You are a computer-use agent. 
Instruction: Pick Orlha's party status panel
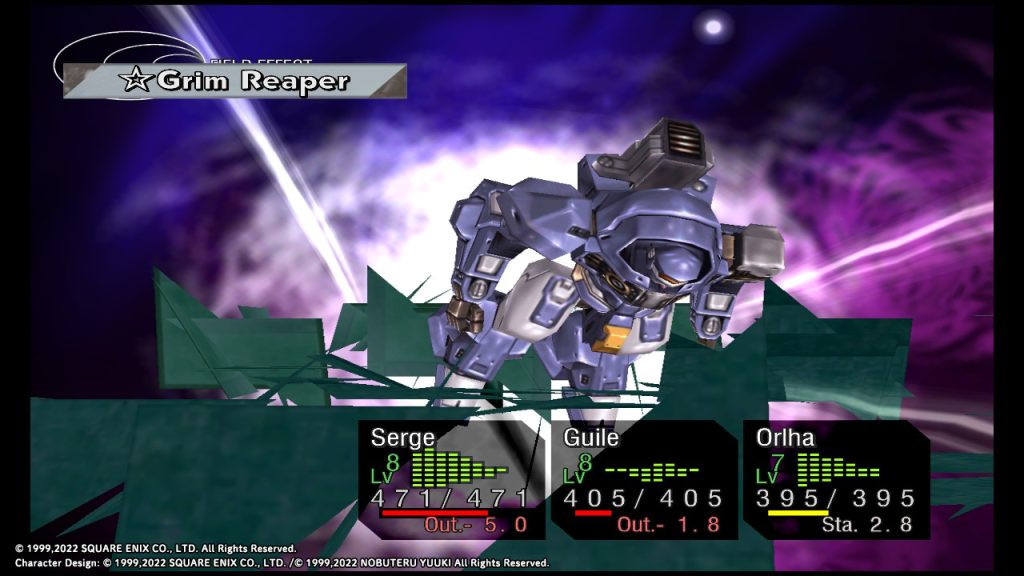click(x=835, y=480)
